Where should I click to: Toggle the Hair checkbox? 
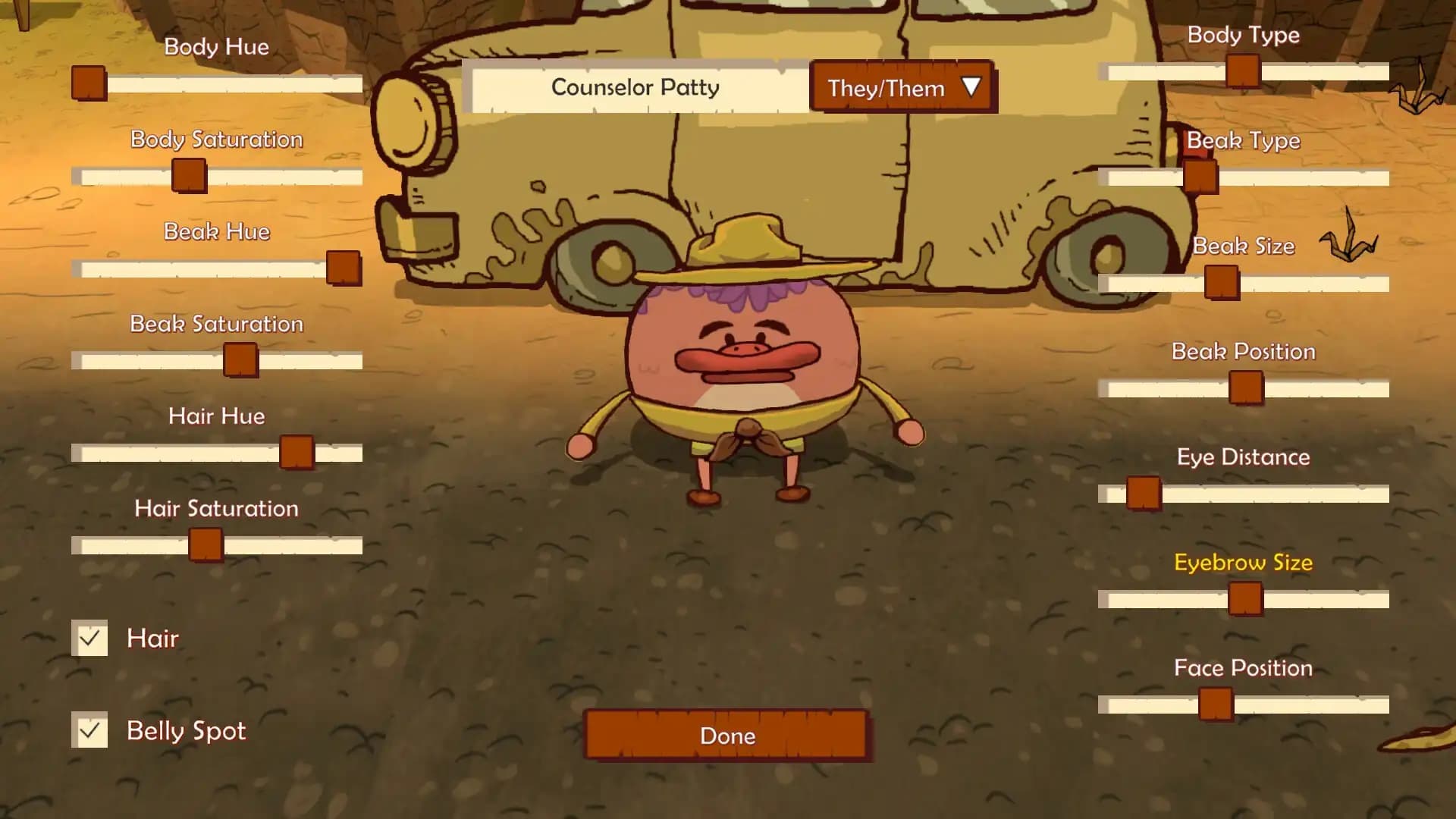(x=89, y=639)
